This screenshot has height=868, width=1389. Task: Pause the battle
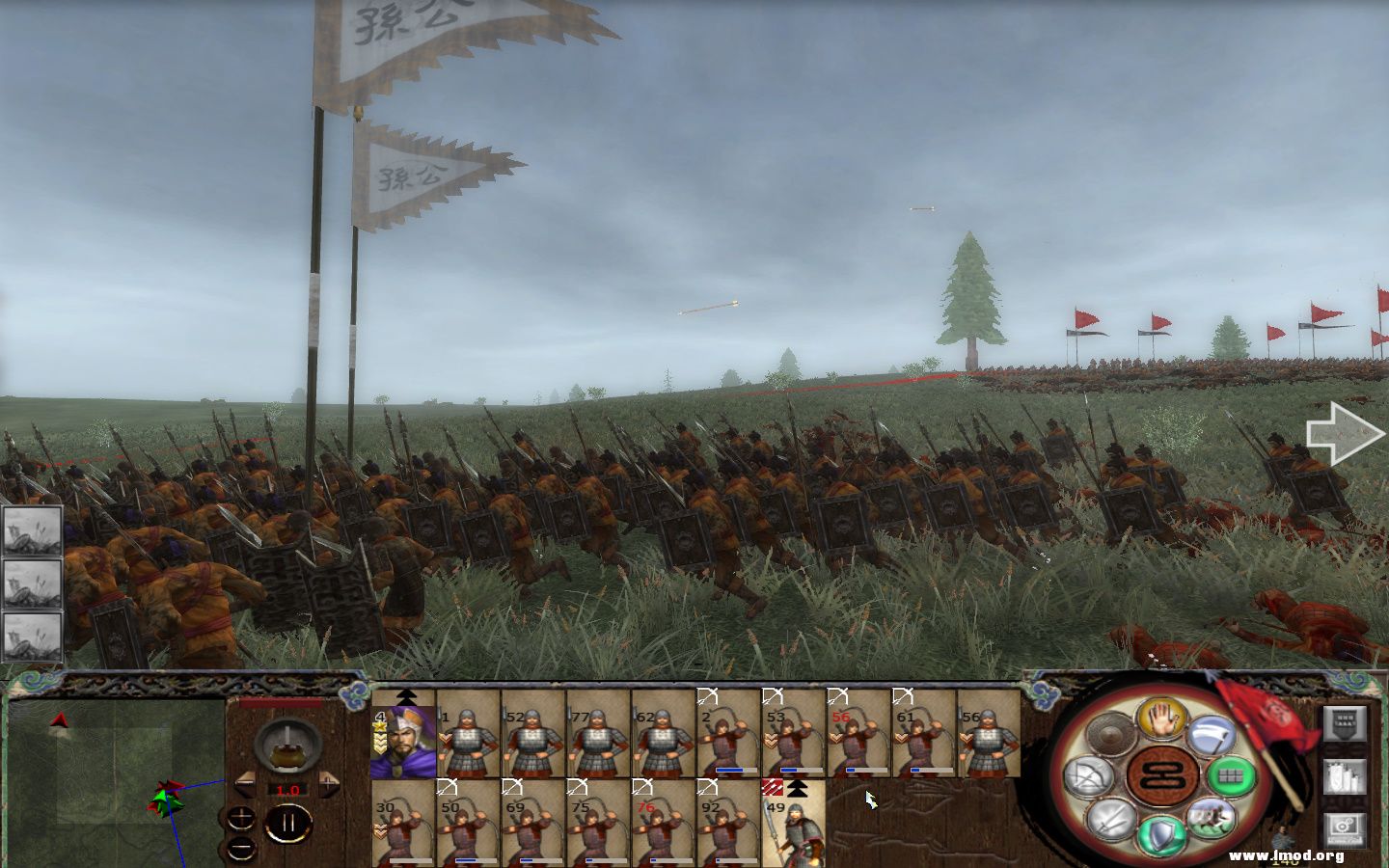coord(289,822)
